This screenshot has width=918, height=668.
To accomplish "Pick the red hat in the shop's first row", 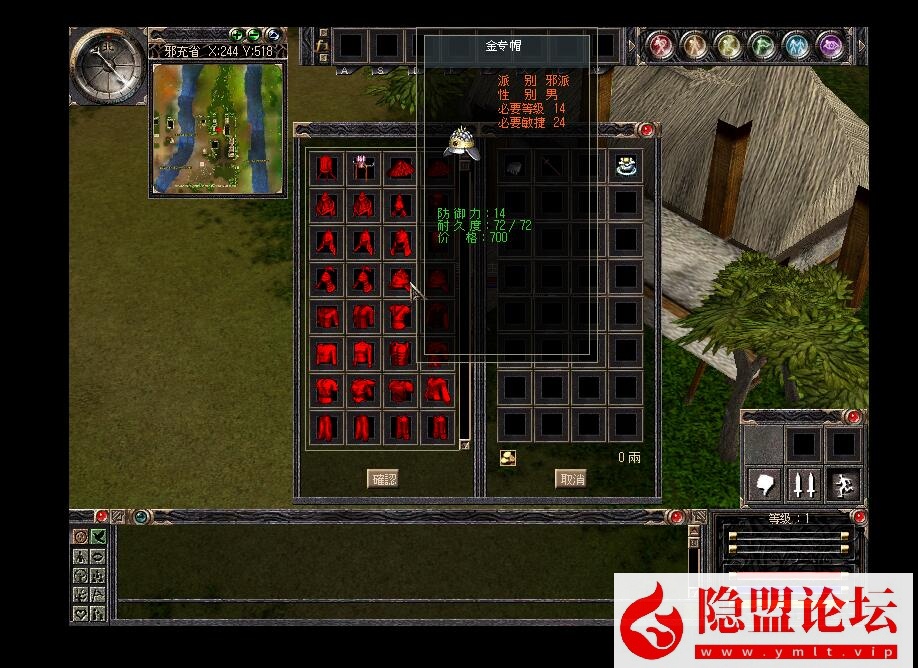I will (400, 167).
